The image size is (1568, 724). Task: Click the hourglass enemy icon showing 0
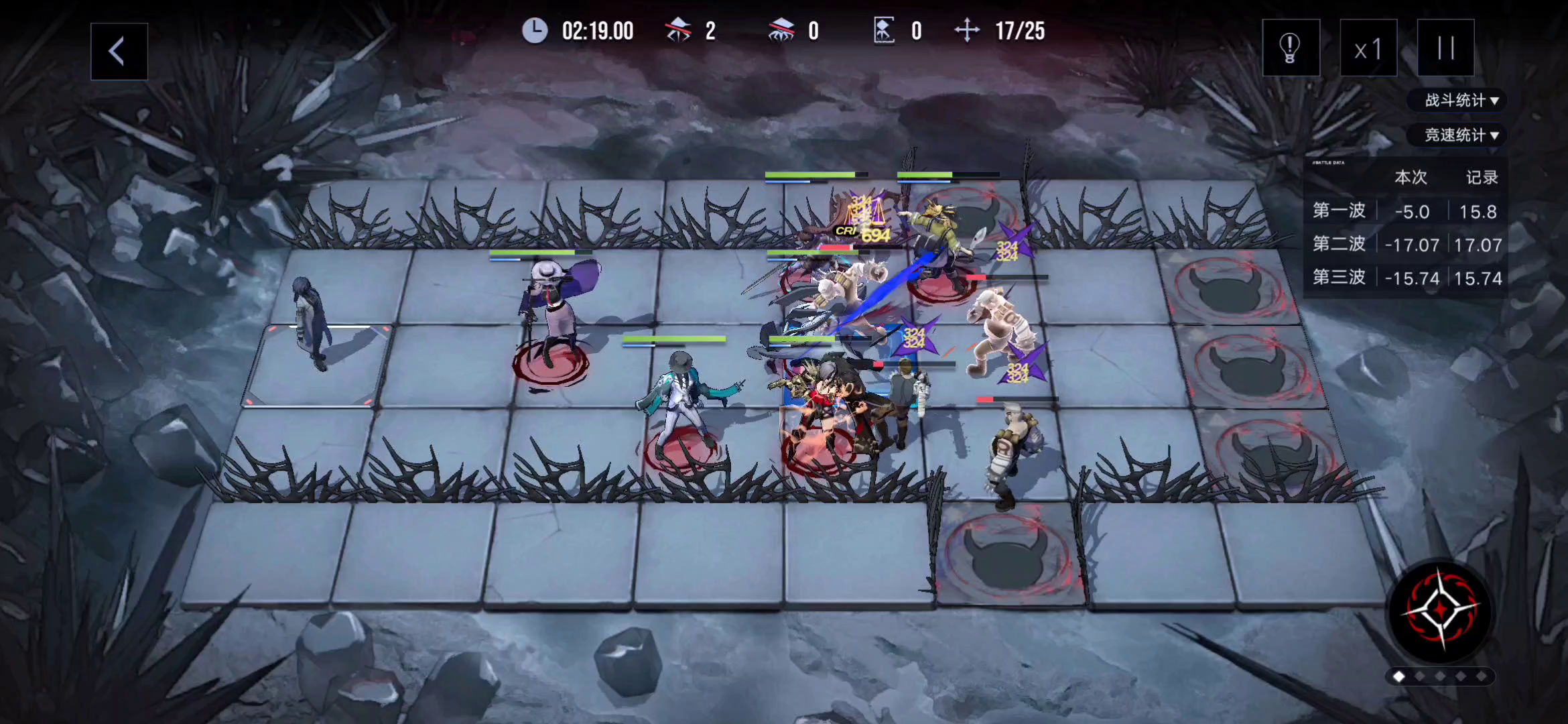(x=886, y=29)
